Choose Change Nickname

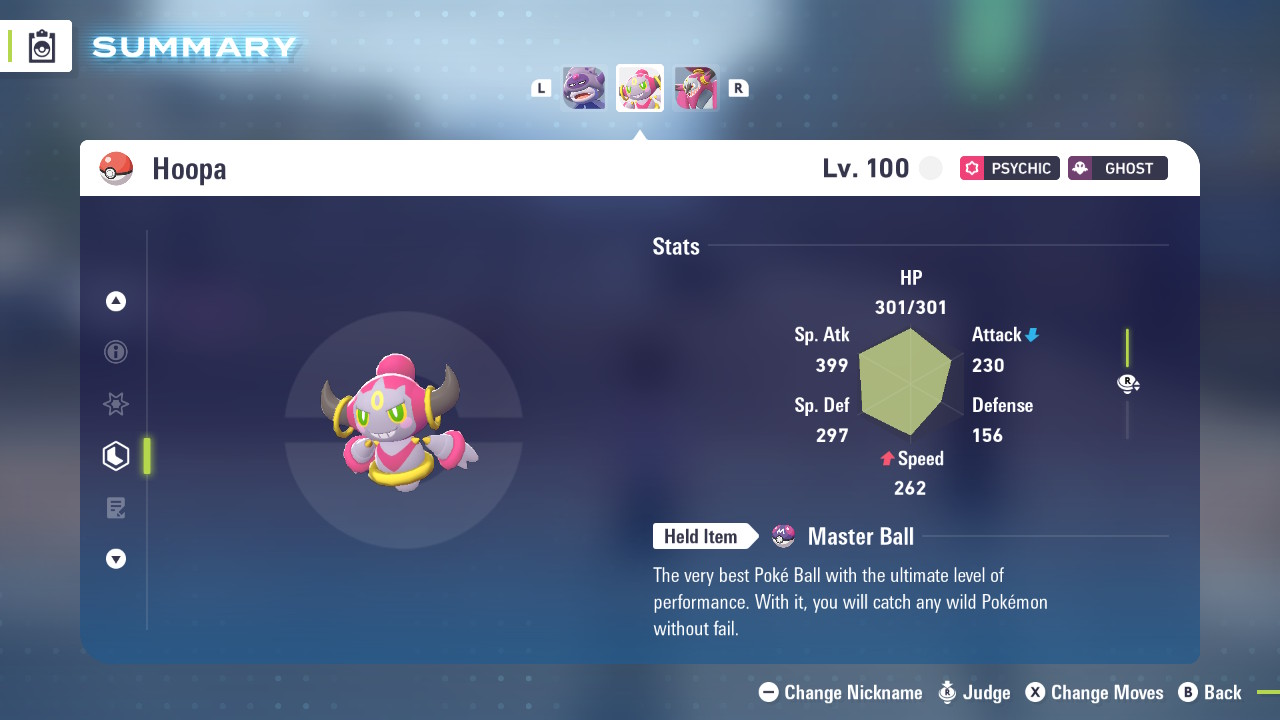pos(841,692)
